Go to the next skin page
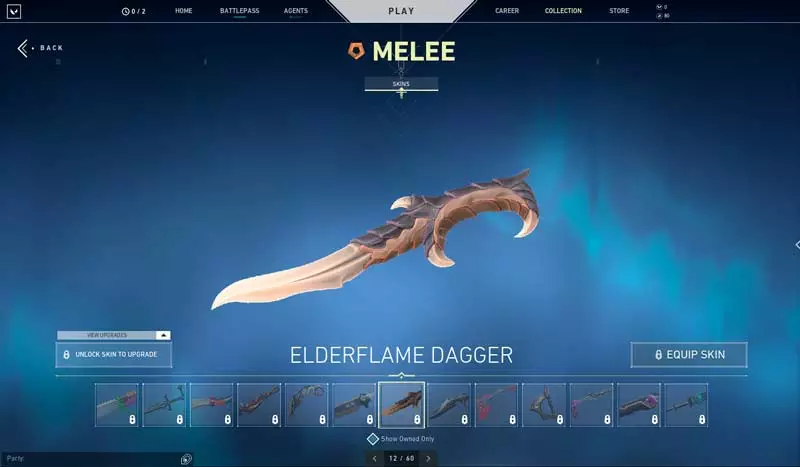 [428, 458]
